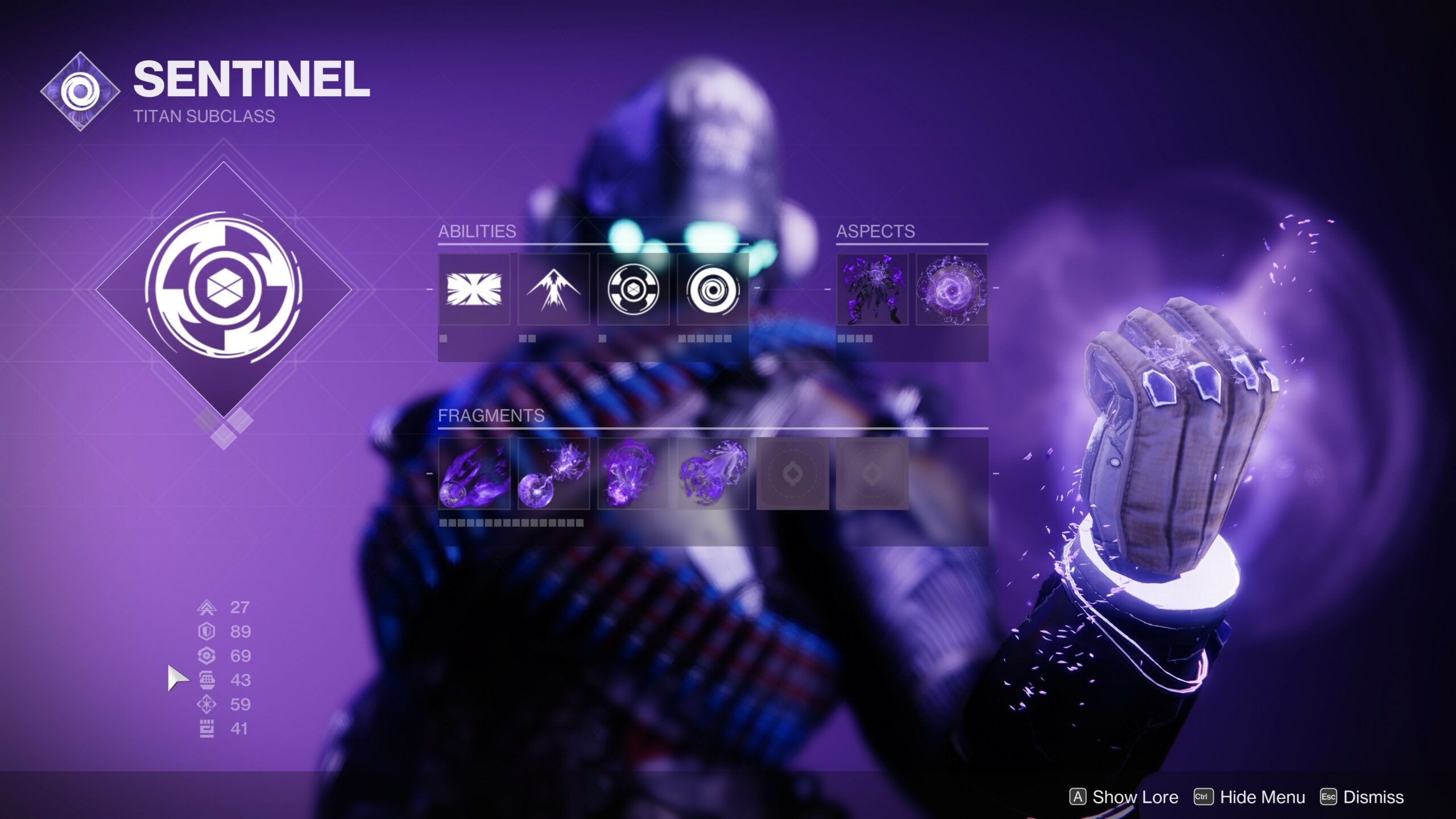Open the fragment with swirling purple vortex
This screenshot has width=1456, height=819.
pyautogui.click(x=633, y=473)
